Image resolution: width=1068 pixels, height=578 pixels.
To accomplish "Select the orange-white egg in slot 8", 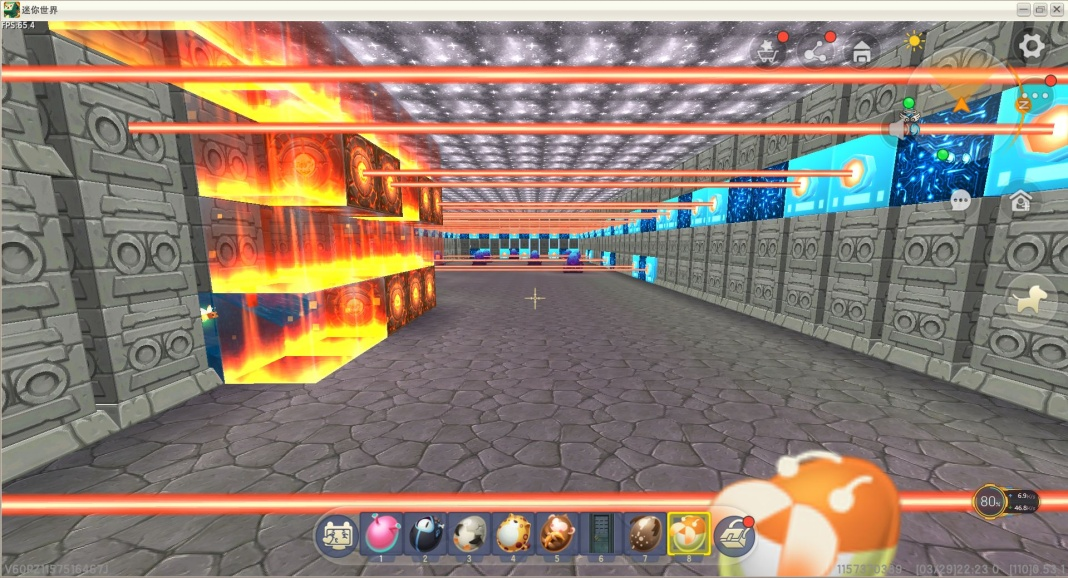I will pos(689,534).
